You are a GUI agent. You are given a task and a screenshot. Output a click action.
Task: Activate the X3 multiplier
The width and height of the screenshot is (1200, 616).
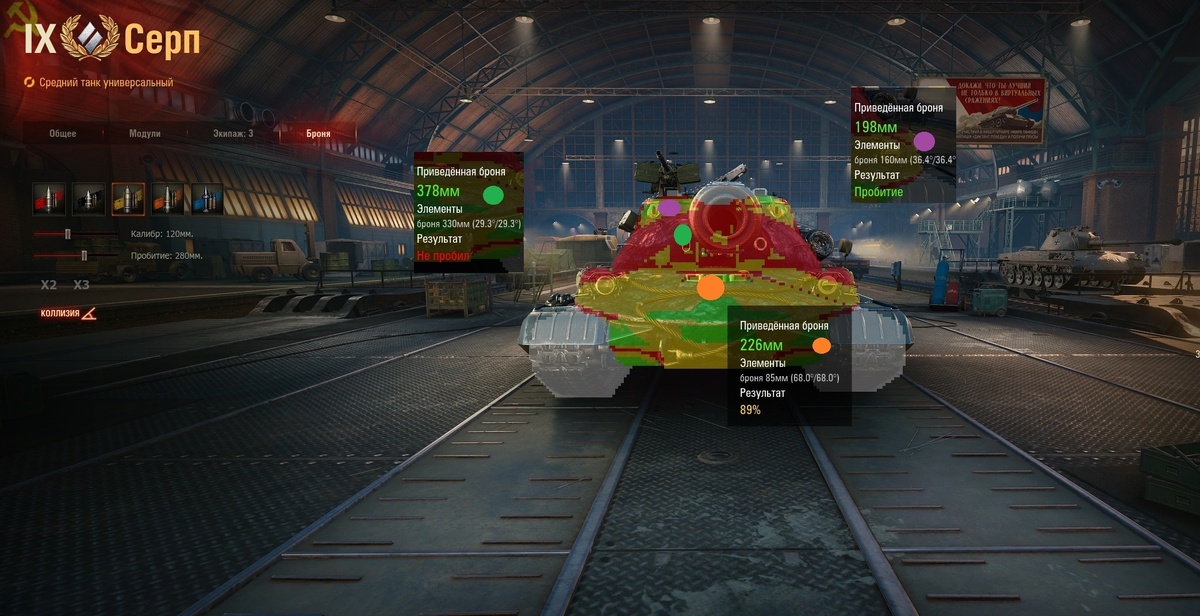81,285
